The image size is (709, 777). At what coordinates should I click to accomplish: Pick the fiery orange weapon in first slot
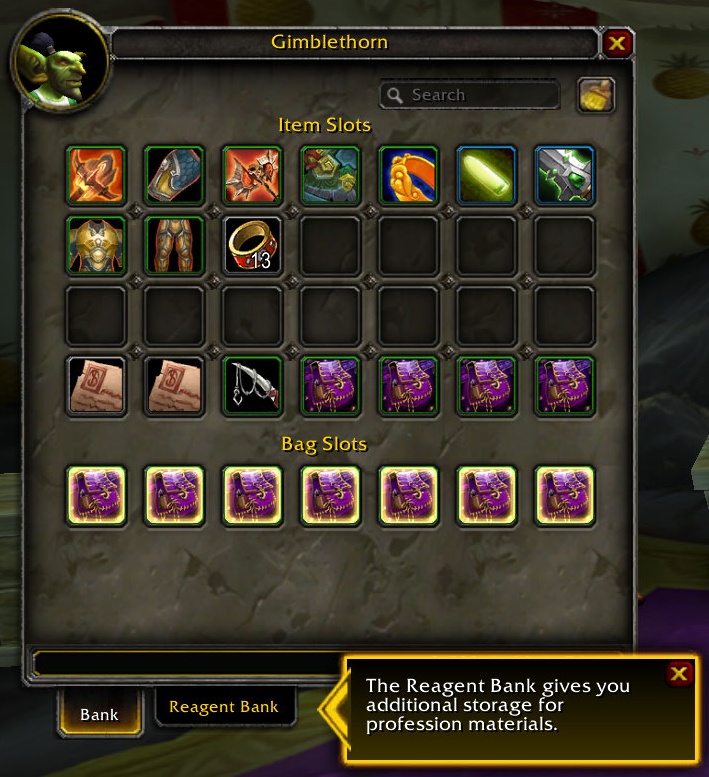[96, 176]
